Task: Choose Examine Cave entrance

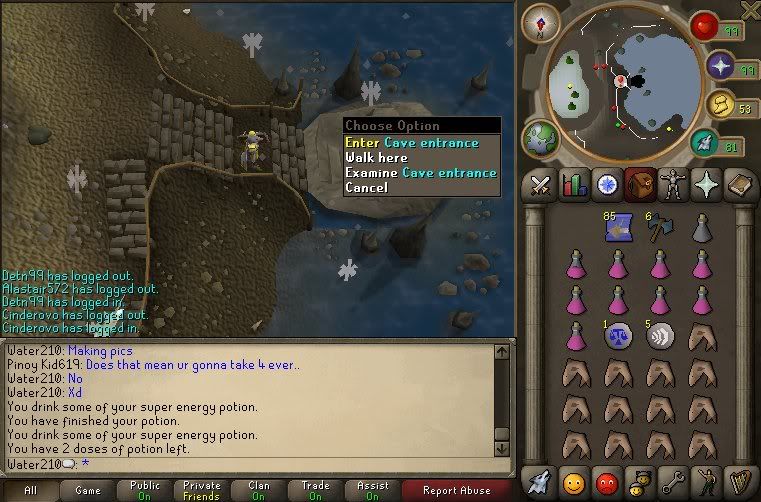Action: [420, 173]
